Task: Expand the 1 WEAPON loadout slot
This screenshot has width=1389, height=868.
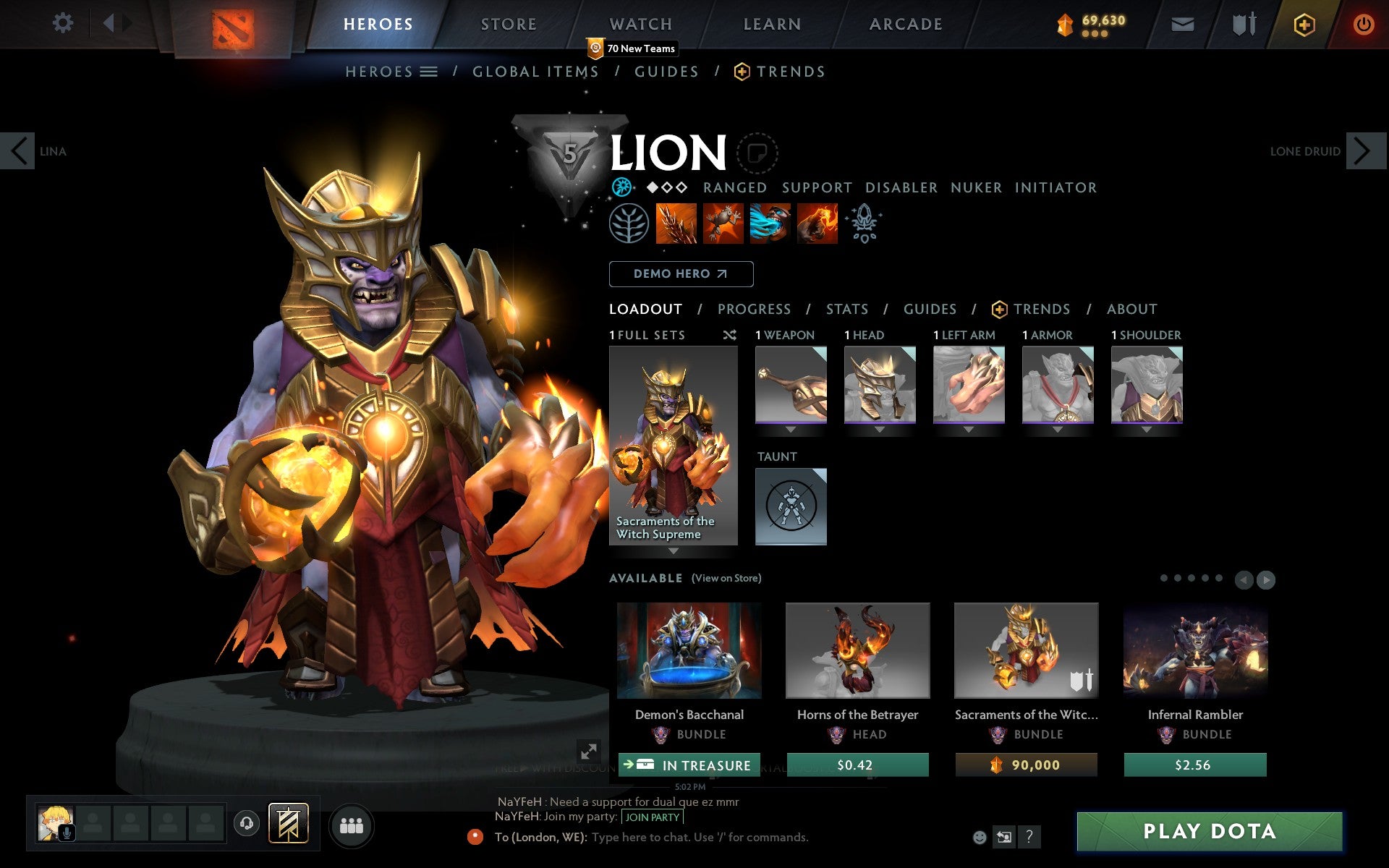Action: (791, 428)
